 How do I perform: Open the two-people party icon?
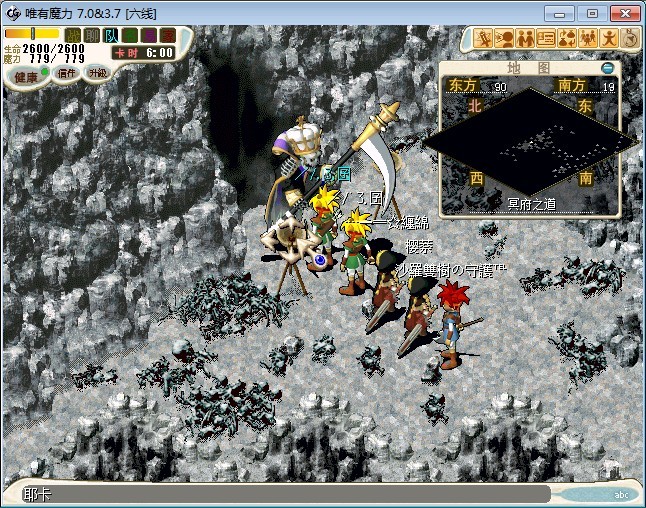click(x=525, y=39)
